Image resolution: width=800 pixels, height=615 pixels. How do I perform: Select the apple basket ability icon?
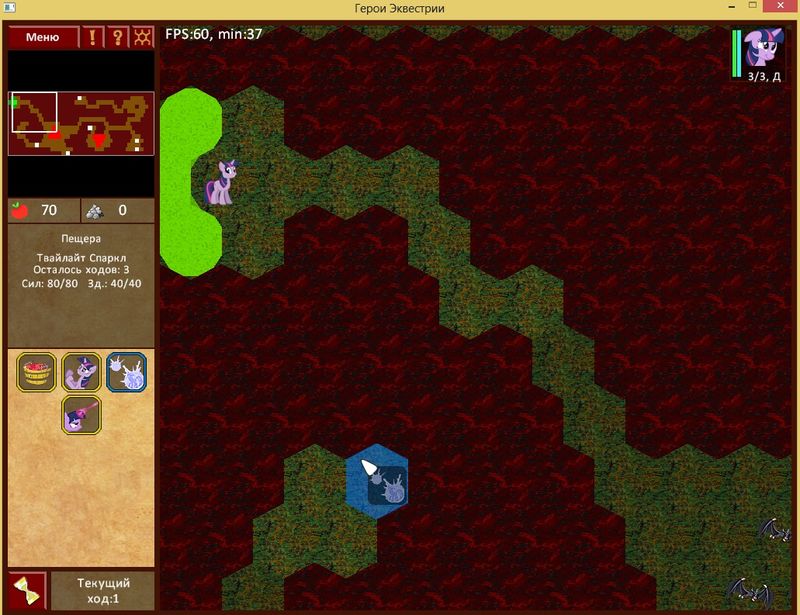coord(37,371)
